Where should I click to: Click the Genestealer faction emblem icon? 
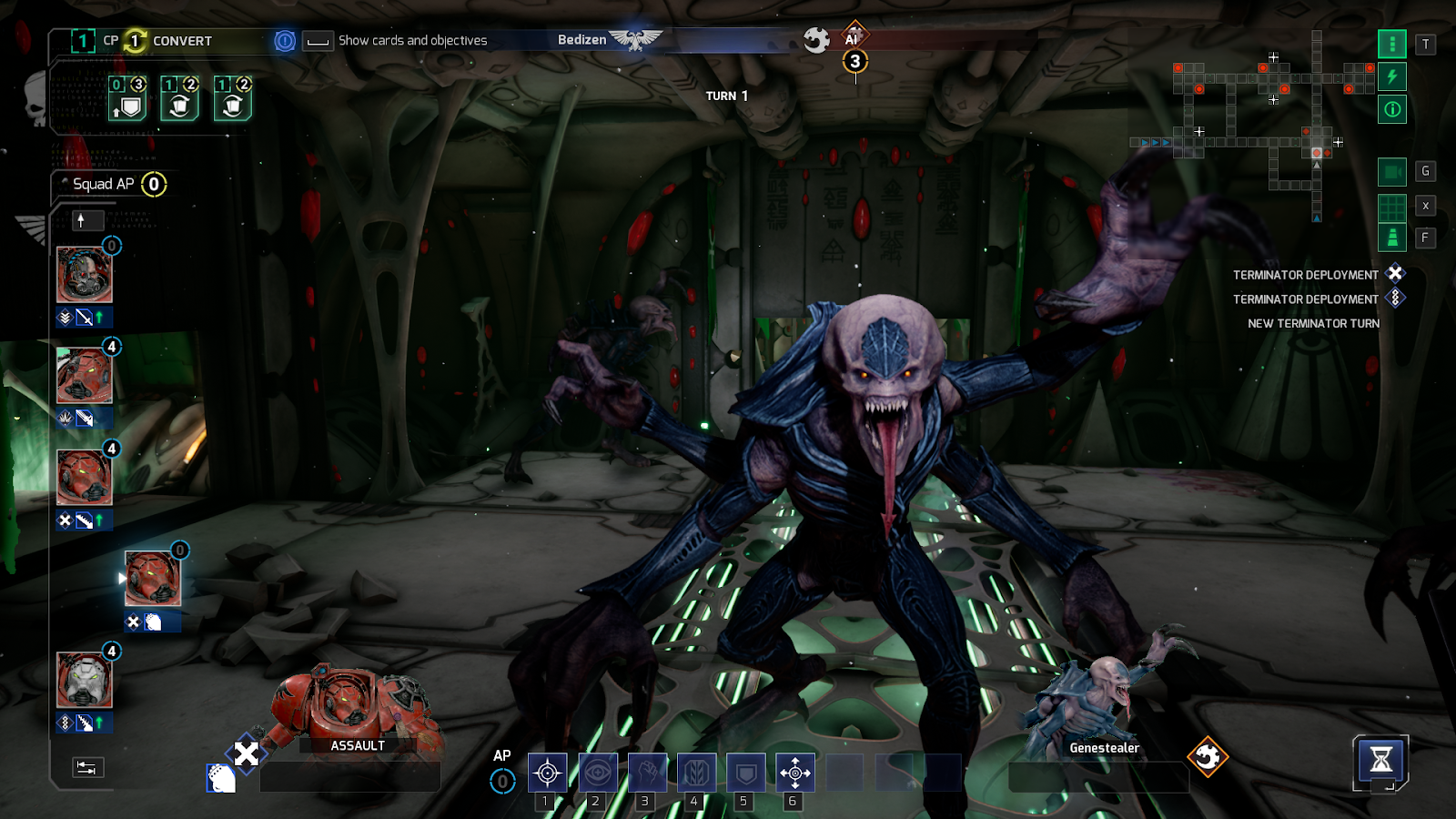point(1208,756)
